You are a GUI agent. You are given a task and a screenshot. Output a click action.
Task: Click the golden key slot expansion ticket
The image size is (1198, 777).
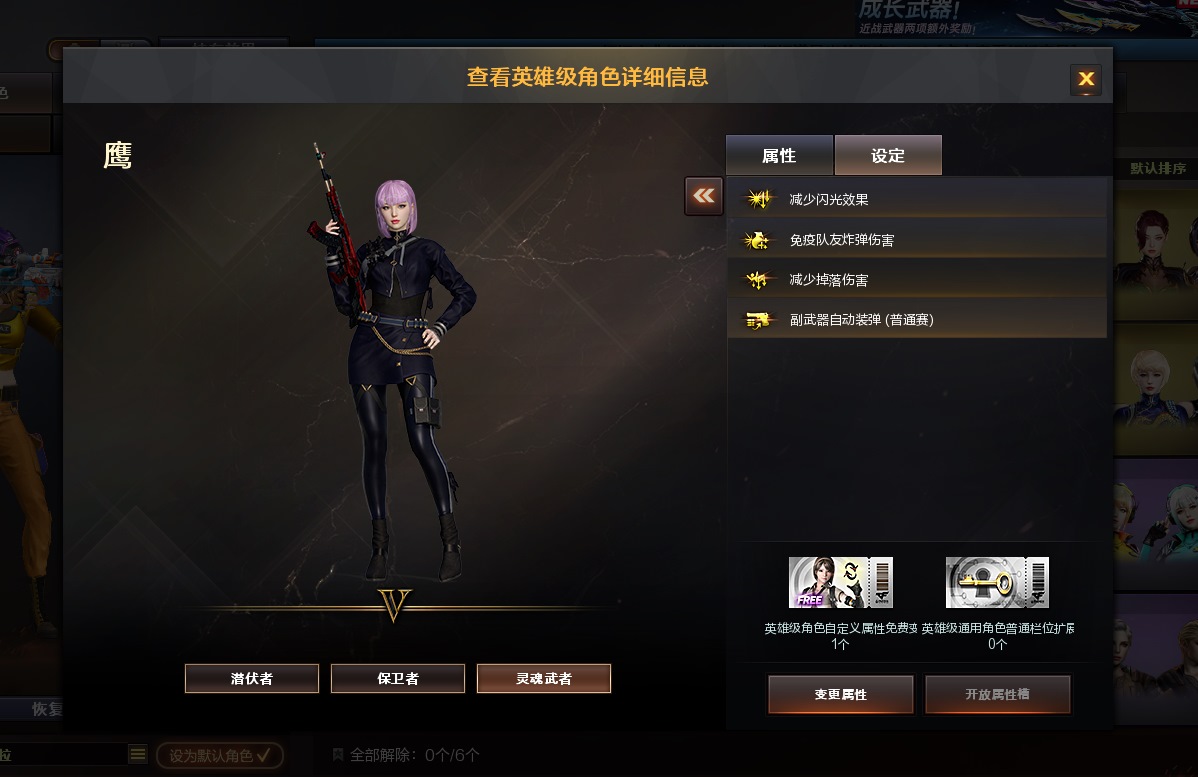[997, 583]
